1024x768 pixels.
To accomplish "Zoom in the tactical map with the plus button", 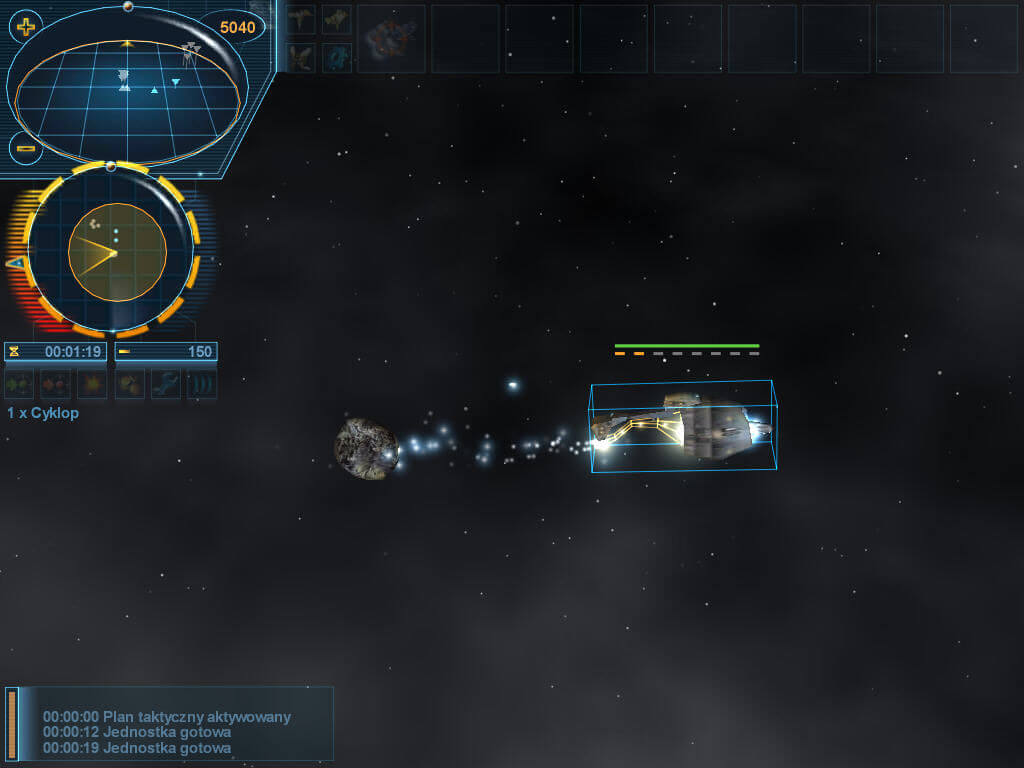I will coord(26,27).
